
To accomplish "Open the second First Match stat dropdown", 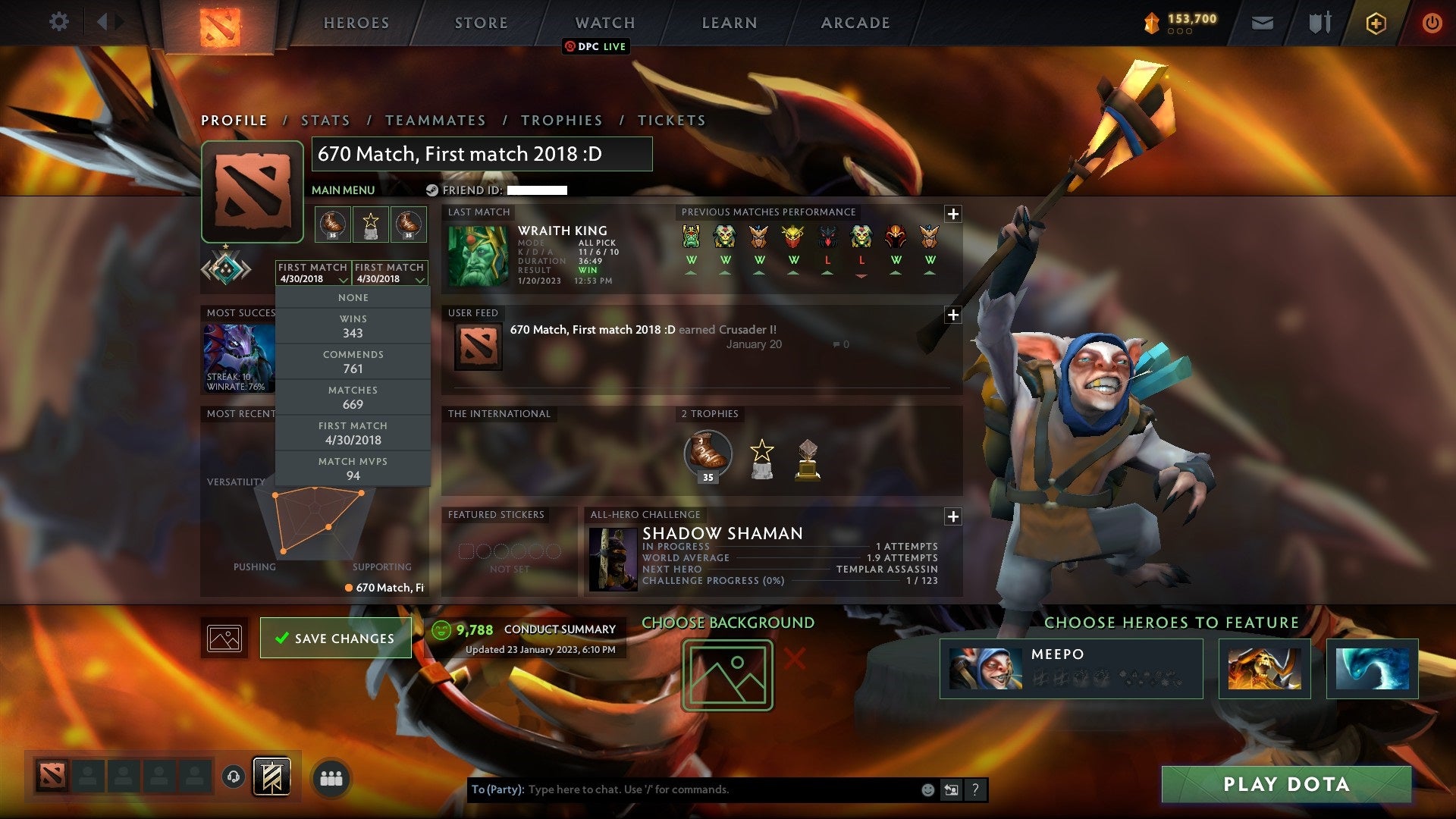I will pos(391,273).
